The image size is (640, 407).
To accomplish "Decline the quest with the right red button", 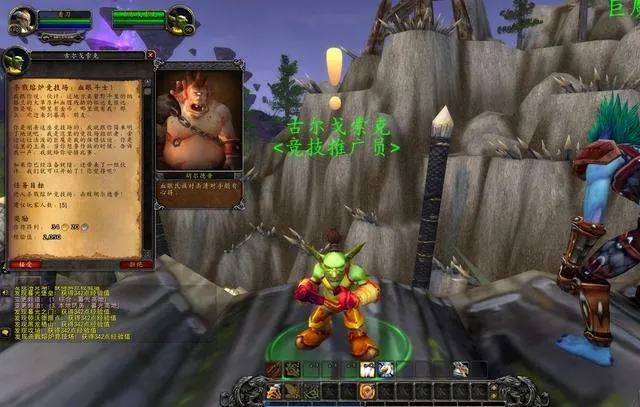I will tap(132, 265).
